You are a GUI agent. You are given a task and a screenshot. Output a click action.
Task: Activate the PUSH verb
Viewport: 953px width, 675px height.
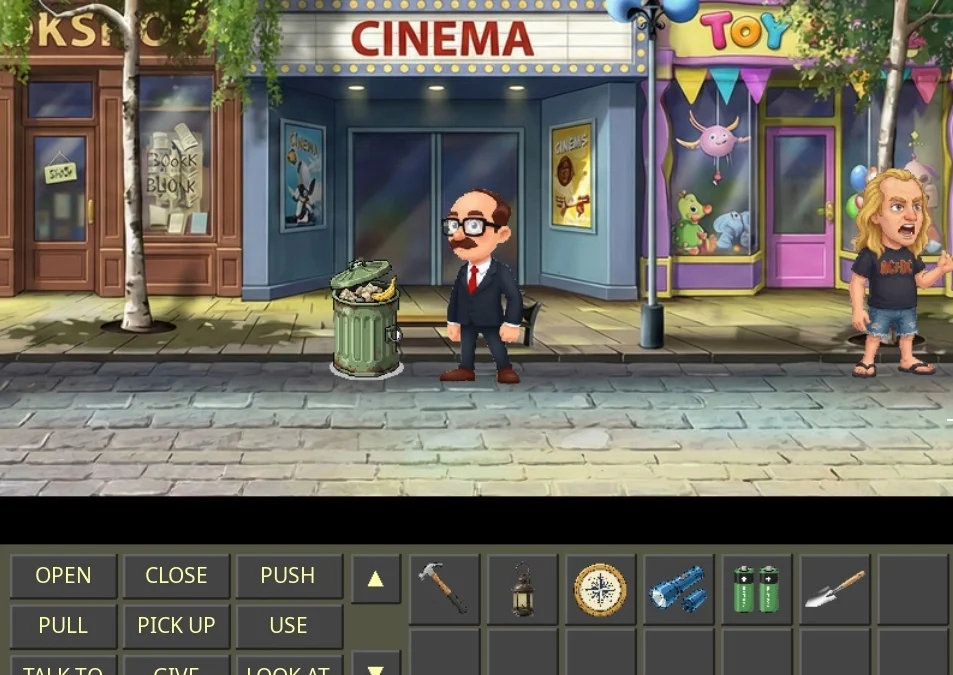(288, 576)
